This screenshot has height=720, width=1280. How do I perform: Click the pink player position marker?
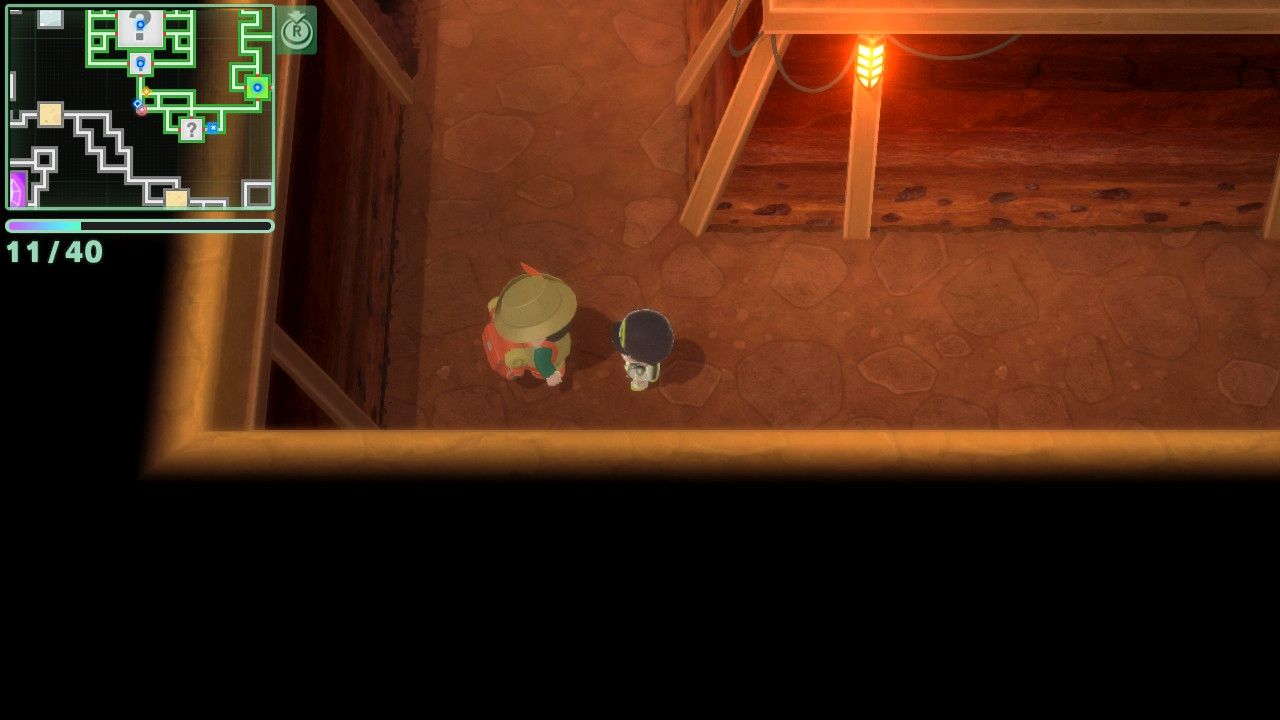coord(142,111)
